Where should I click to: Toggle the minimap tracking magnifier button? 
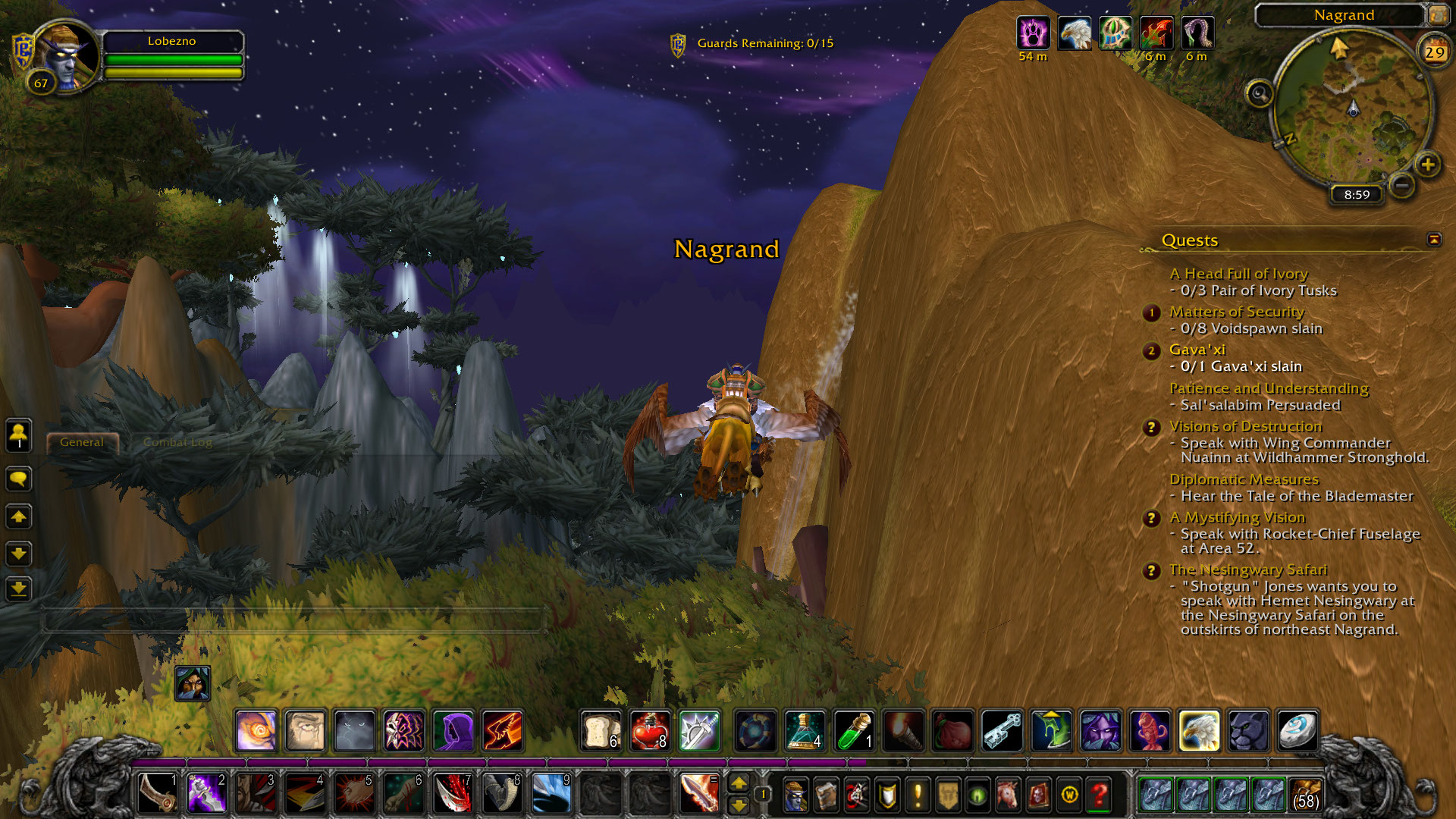[x=1260, y=94]
